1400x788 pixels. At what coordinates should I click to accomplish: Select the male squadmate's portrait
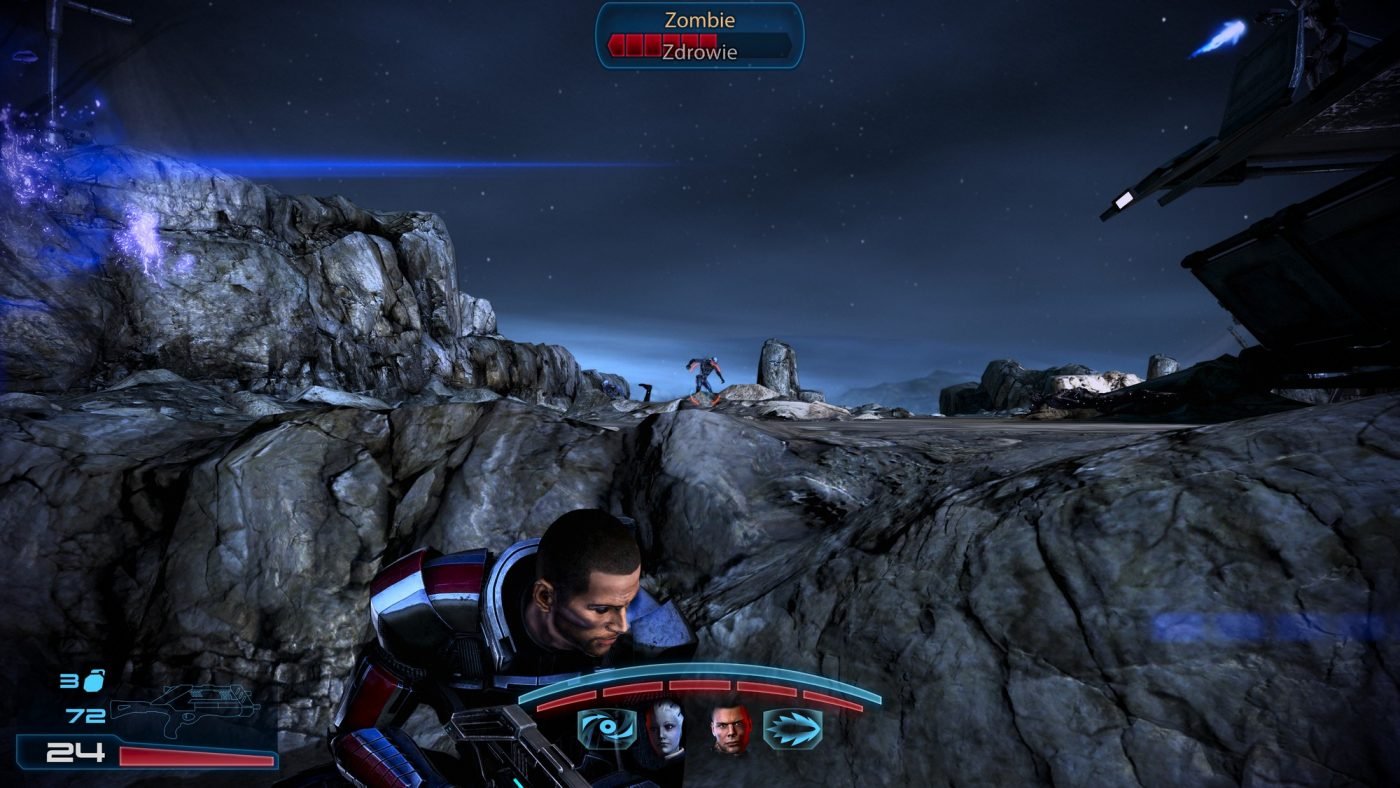(x=729, y=728)
